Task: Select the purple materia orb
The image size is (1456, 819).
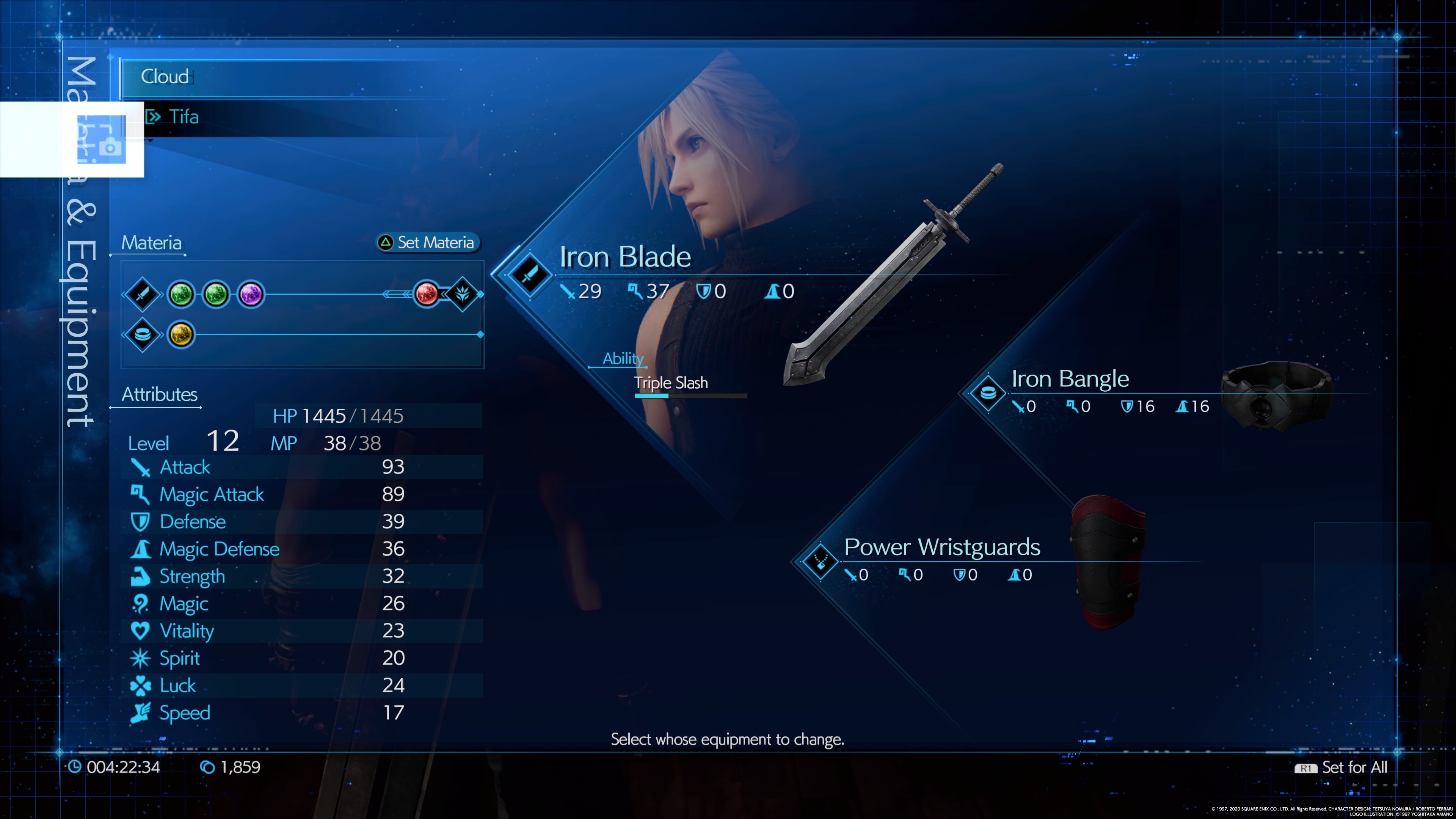Action: pos(250,294)
